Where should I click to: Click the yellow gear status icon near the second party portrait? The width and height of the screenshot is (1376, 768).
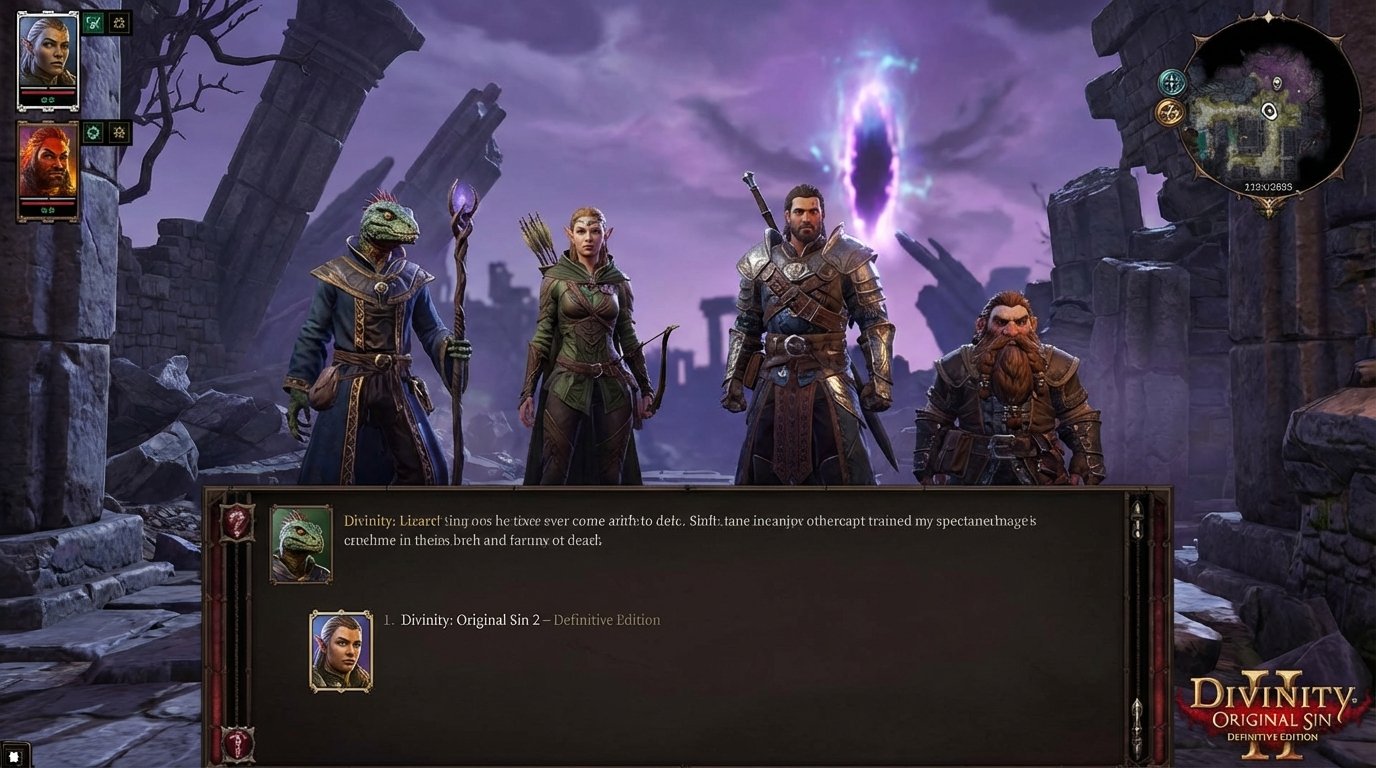tap(118, 132)
